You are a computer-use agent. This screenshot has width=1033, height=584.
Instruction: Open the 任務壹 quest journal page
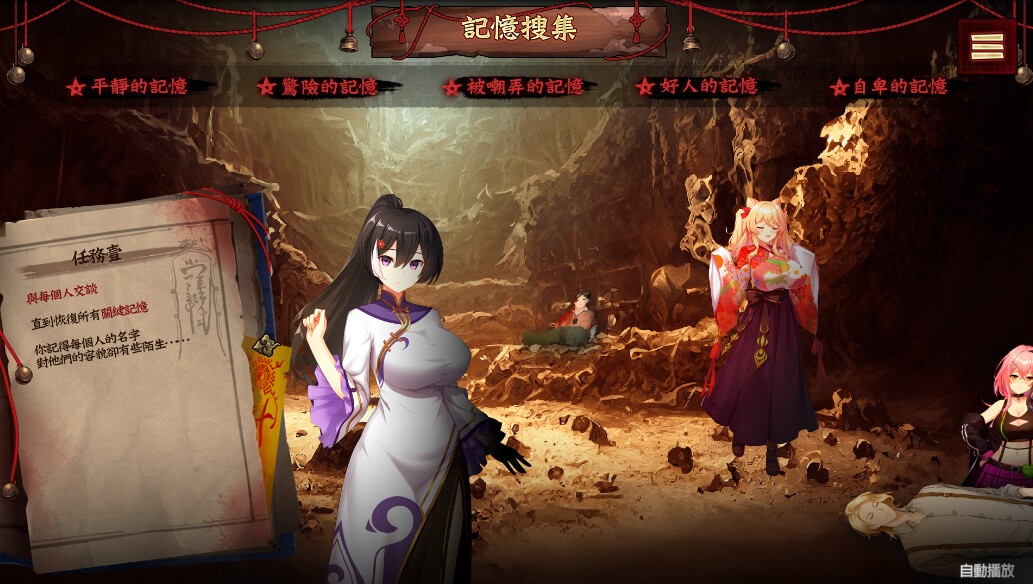point(130,380)
